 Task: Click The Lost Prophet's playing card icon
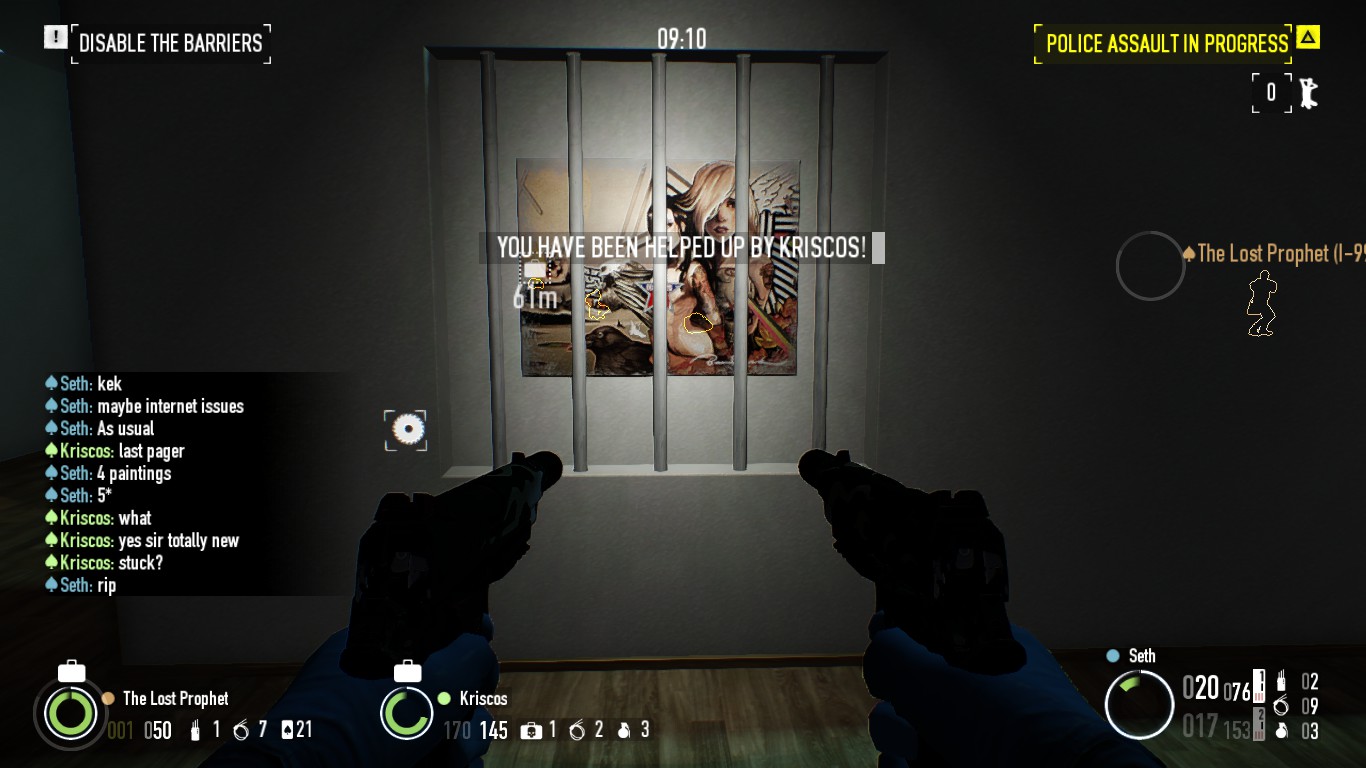point(287,730)
